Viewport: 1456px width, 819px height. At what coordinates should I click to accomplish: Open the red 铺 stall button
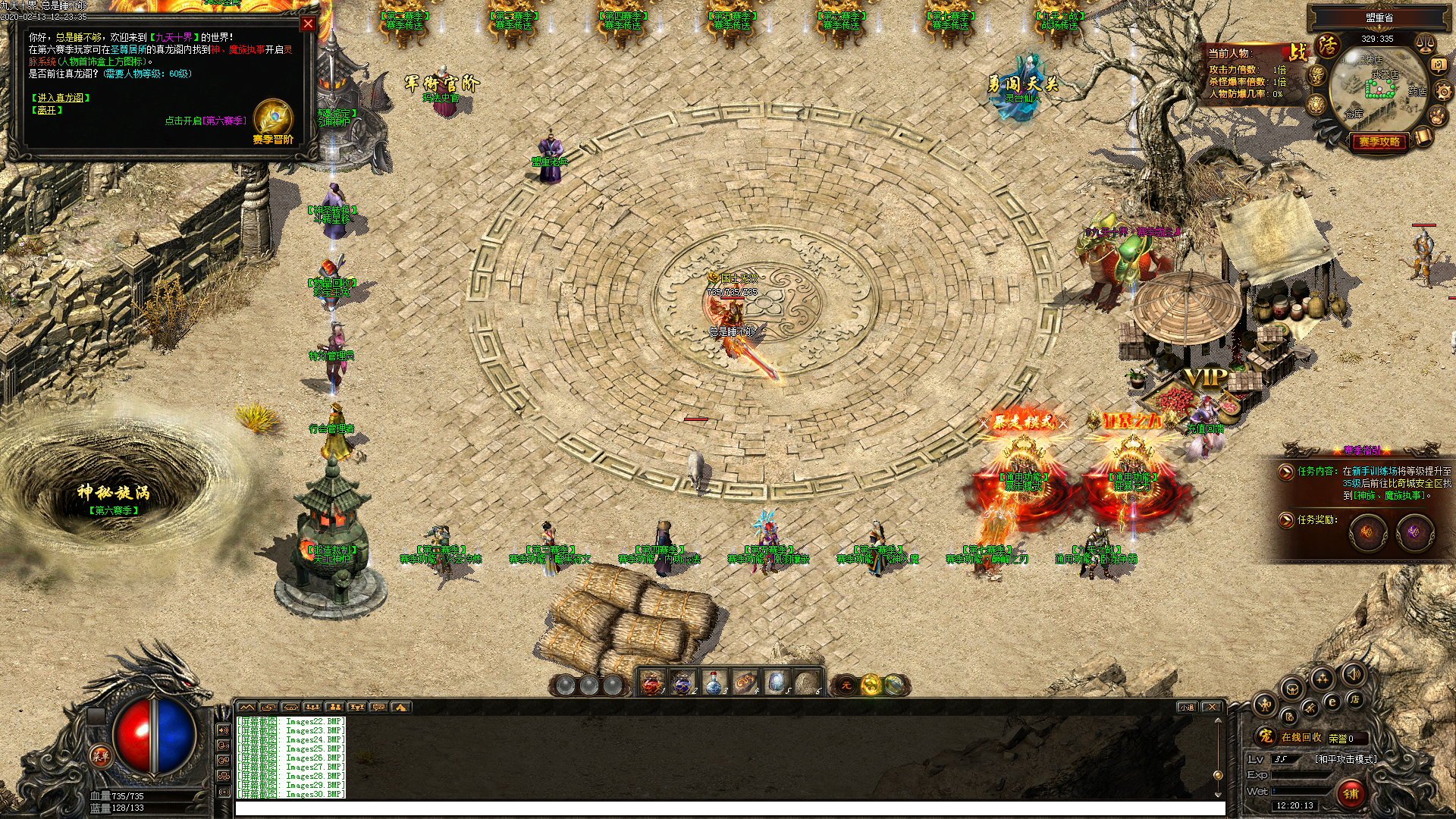coord(1351,793)
